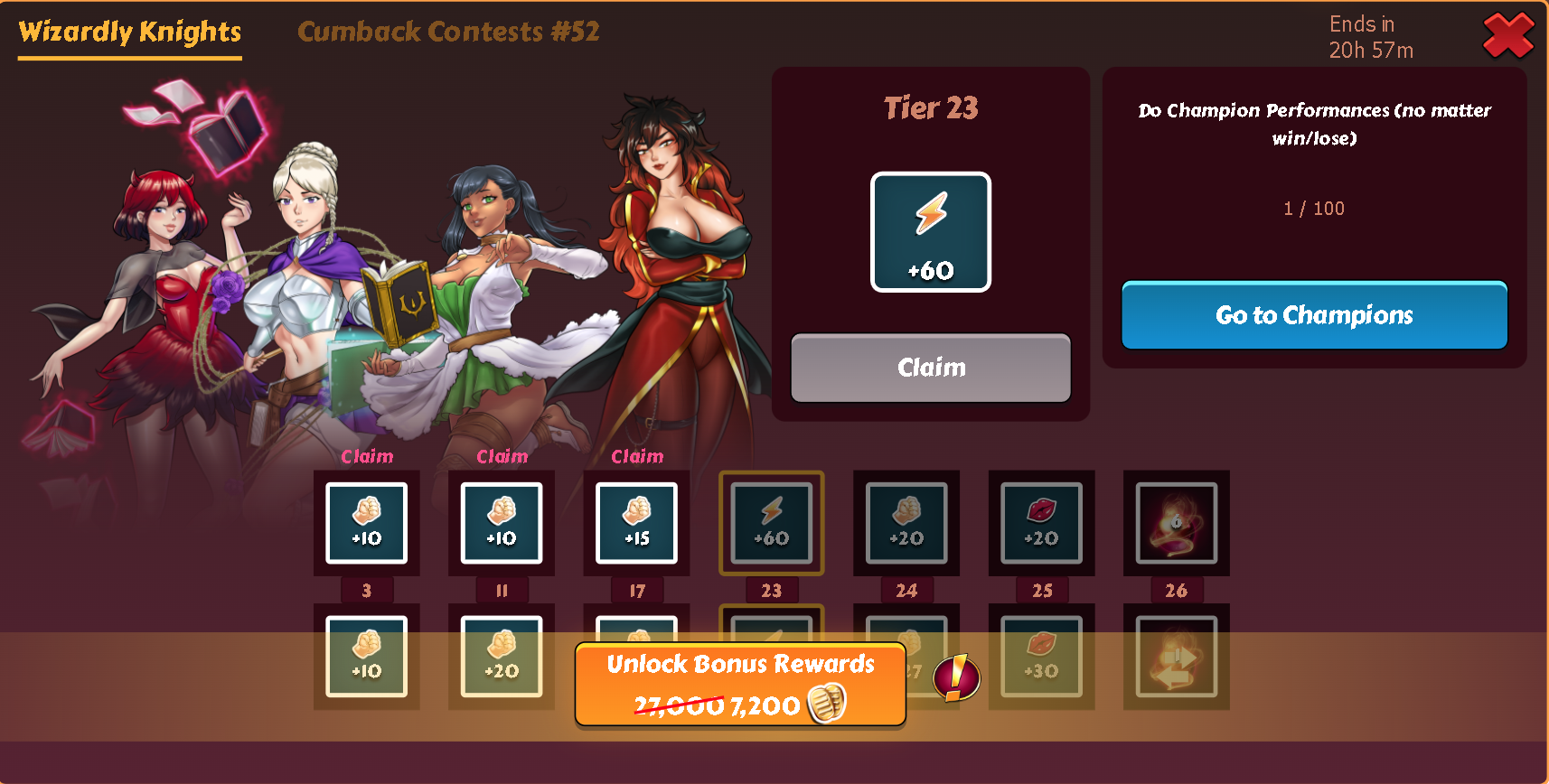Open the exclamation mark info icon
Image resolution: width=1549 pixels, height=784 pixels.
click(956, 677)
